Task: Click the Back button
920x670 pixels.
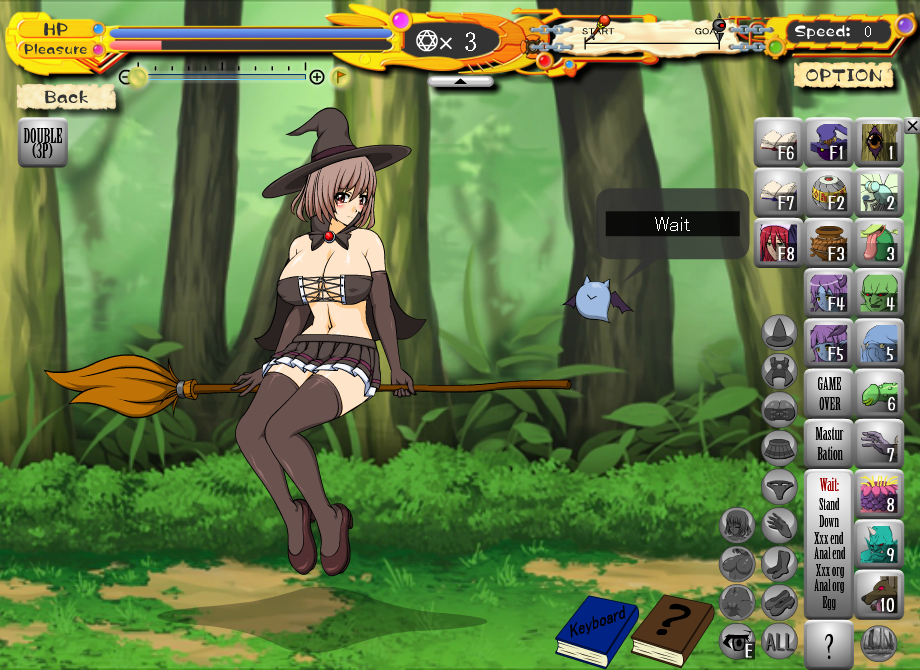Action: 67,97
